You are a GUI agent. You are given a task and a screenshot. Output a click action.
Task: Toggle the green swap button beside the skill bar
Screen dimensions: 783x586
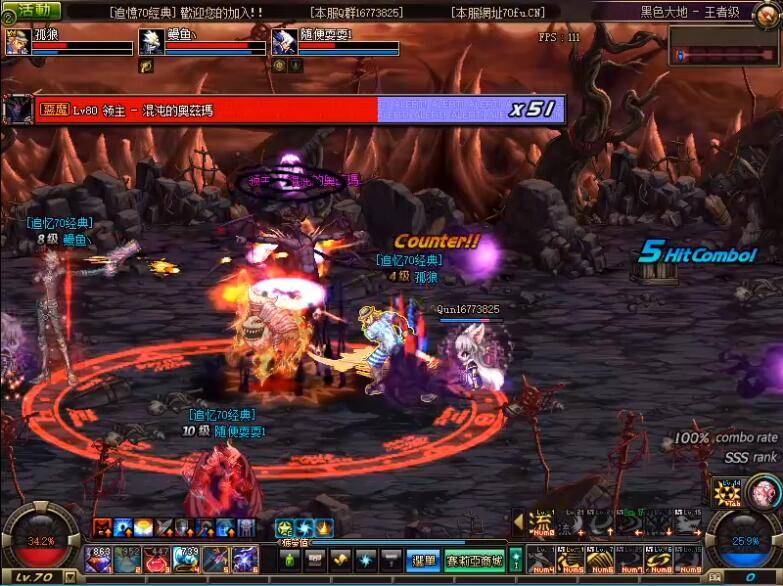tap(516, 559)
